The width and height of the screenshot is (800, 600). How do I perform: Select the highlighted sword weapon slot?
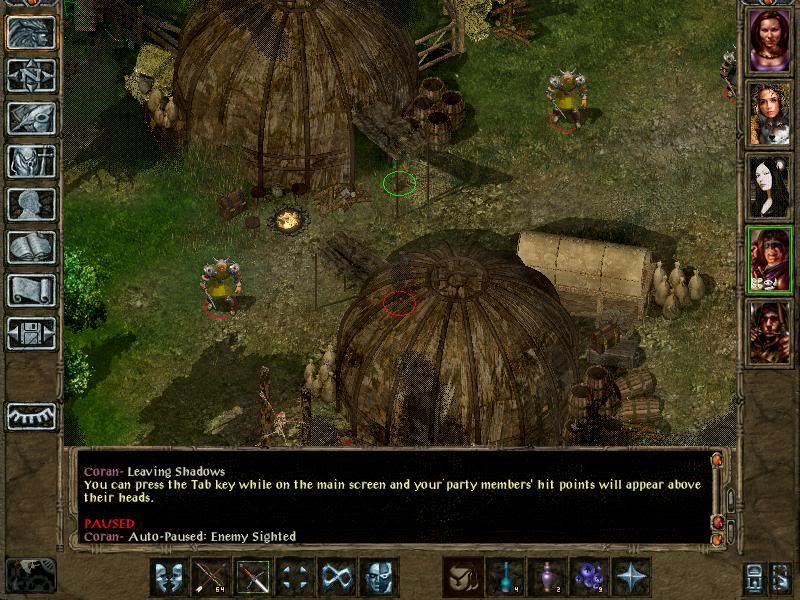pyautogui.click(x=254, y=577)
